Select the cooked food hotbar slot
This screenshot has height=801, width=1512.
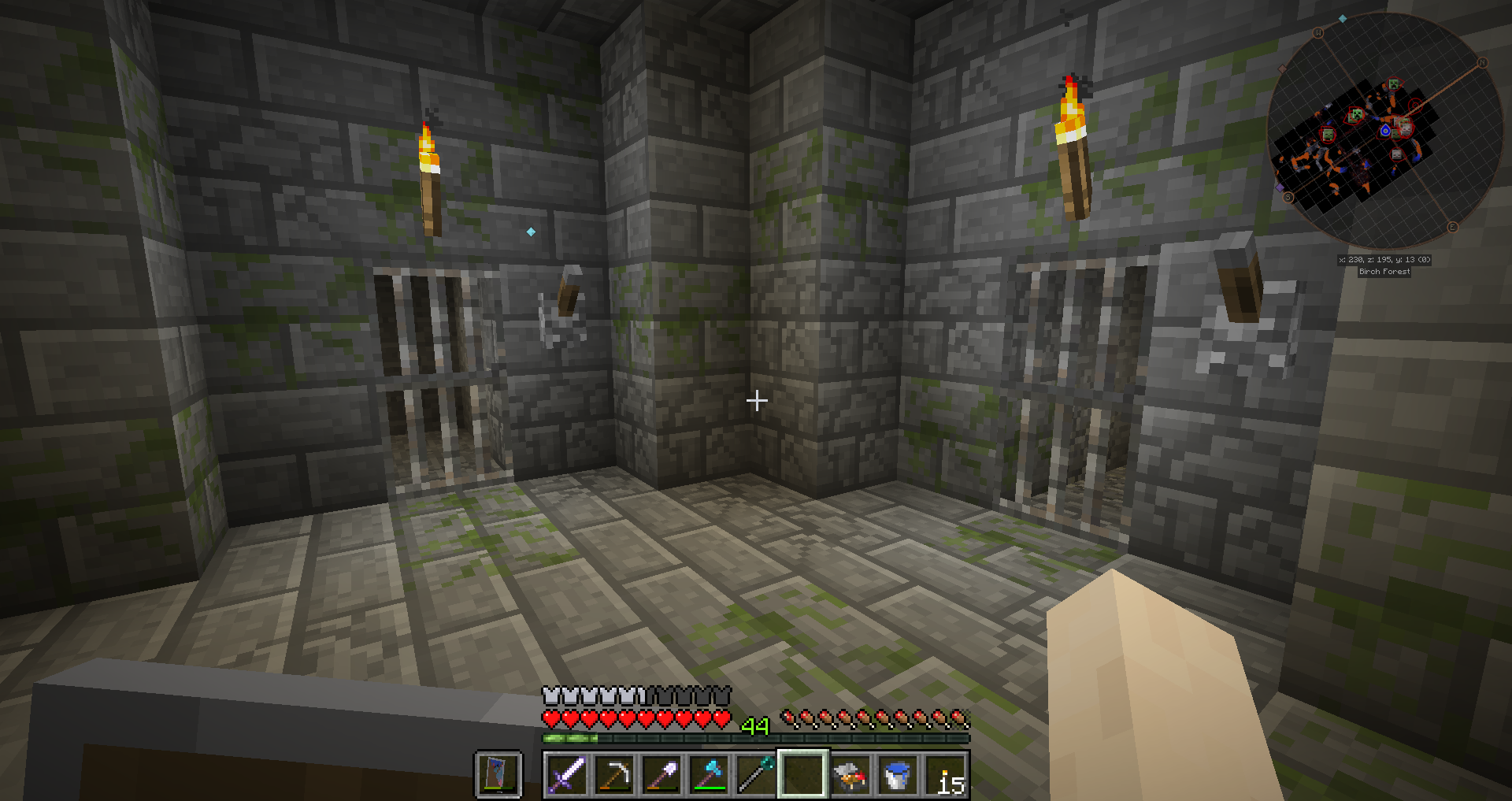click(850, 774)
